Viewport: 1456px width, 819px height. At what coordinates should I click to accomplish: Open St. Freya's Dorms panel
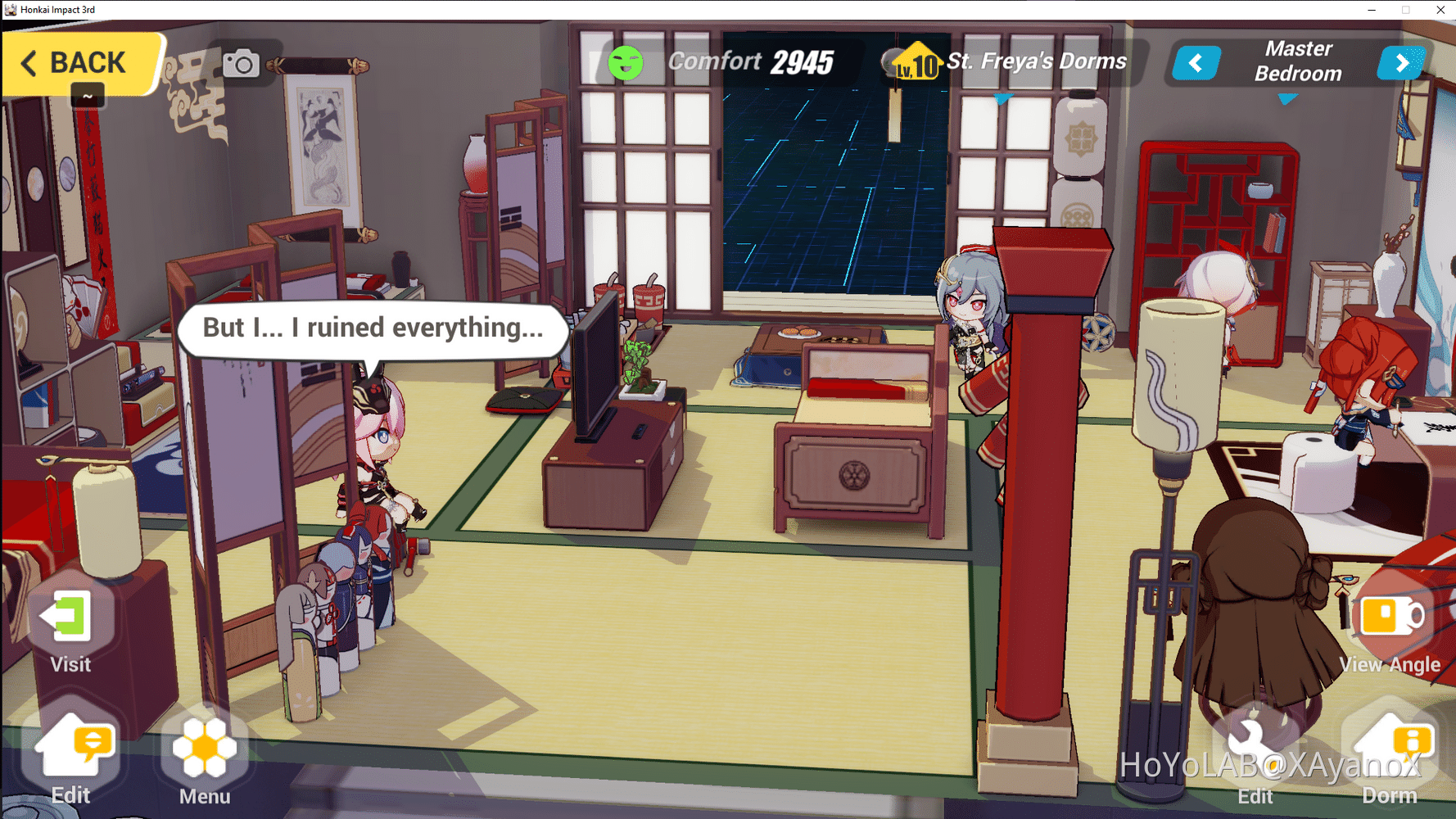(x=1036, y=61)
